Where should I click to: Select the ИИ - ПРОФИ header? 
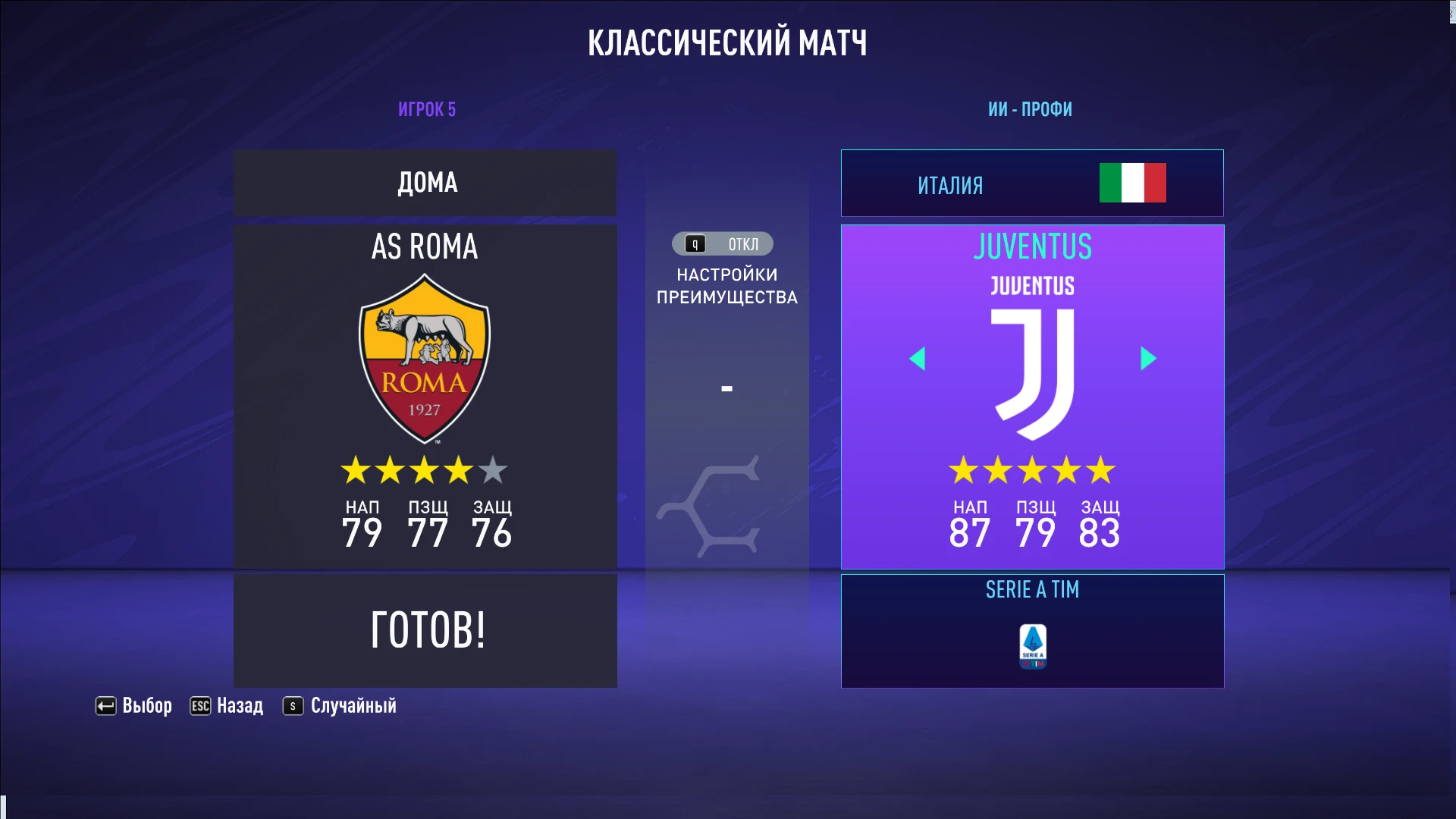pyautogui.click(x=1031, y=108)
